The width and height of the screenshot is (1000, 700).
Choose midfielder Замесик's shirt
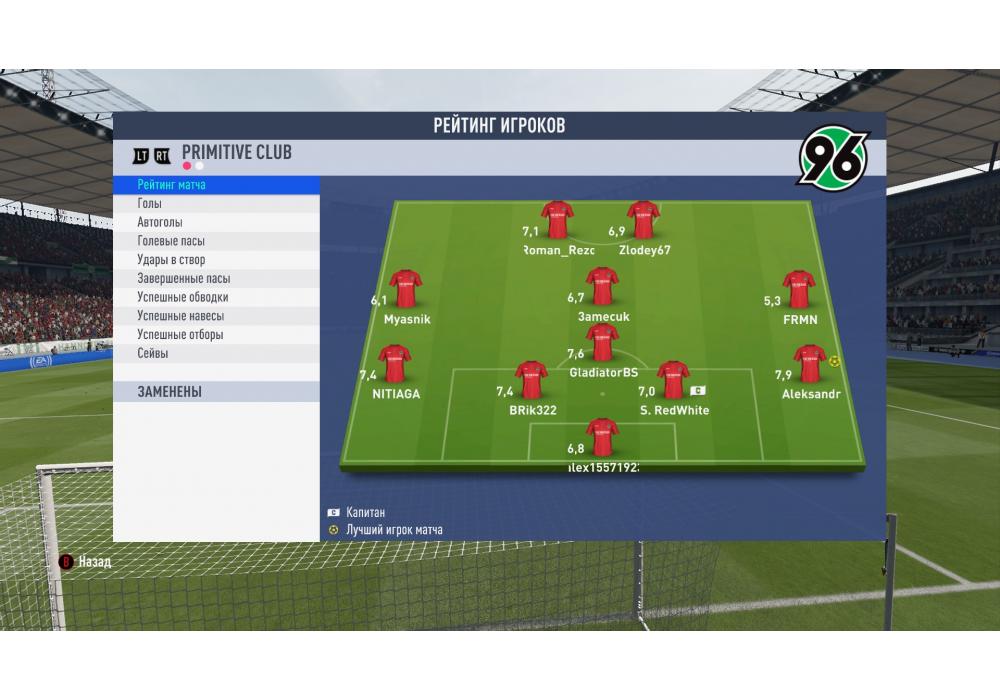(x=602, y=287)
